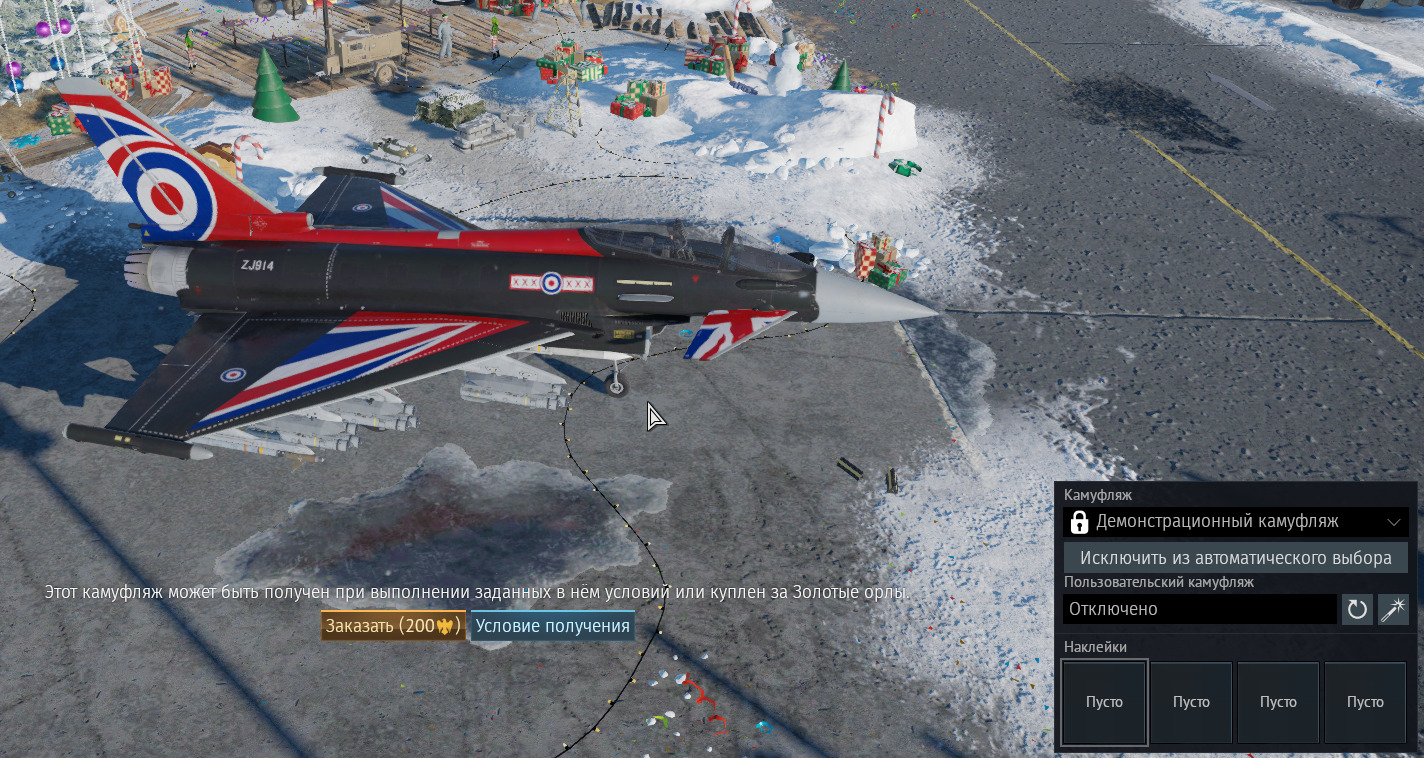Click the lock icon beside Демонстрационный камуфляж
The image size is (1424, 758).
pyautogui.click(x=1080, y=522)
